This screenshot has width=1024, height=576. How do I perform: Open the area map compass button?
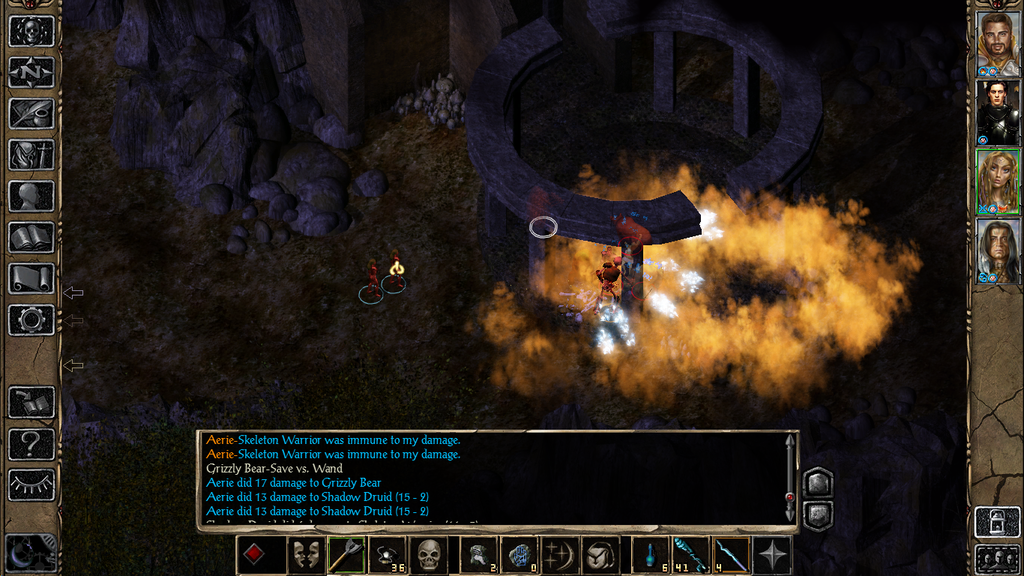click(x=31, y=72)
